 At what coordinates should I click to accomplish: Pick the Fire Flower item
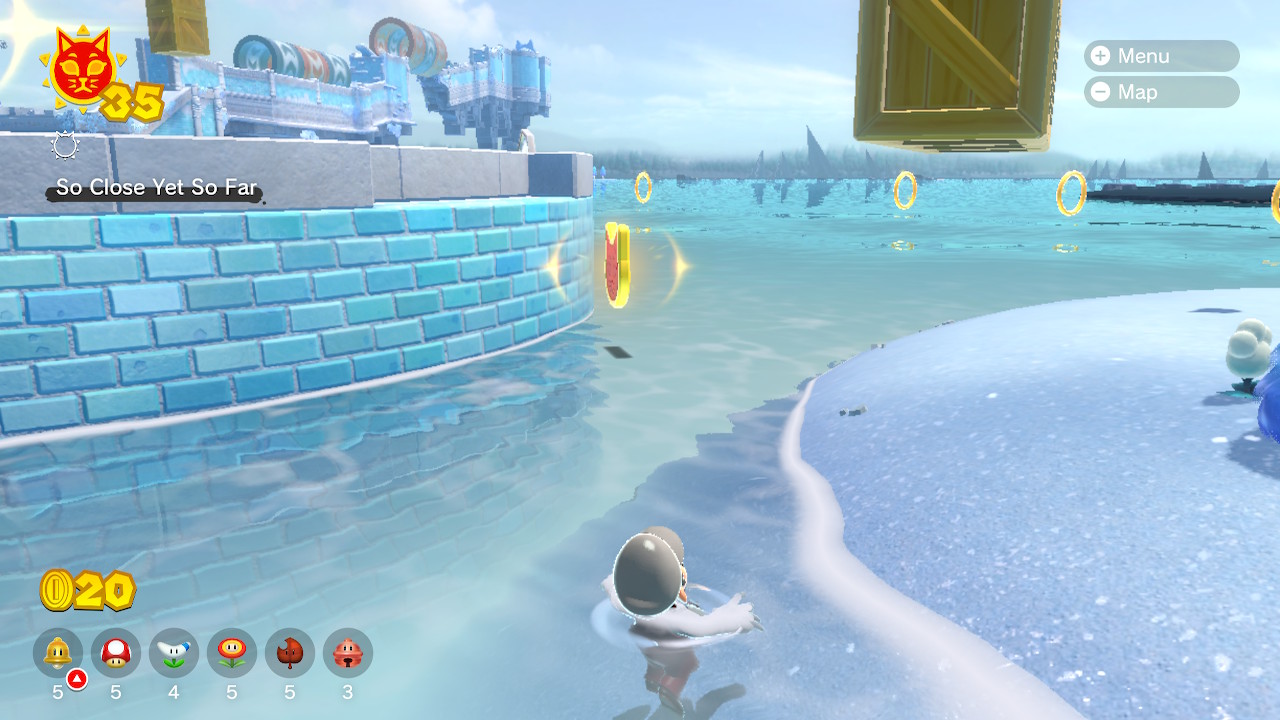click(232, 653)
